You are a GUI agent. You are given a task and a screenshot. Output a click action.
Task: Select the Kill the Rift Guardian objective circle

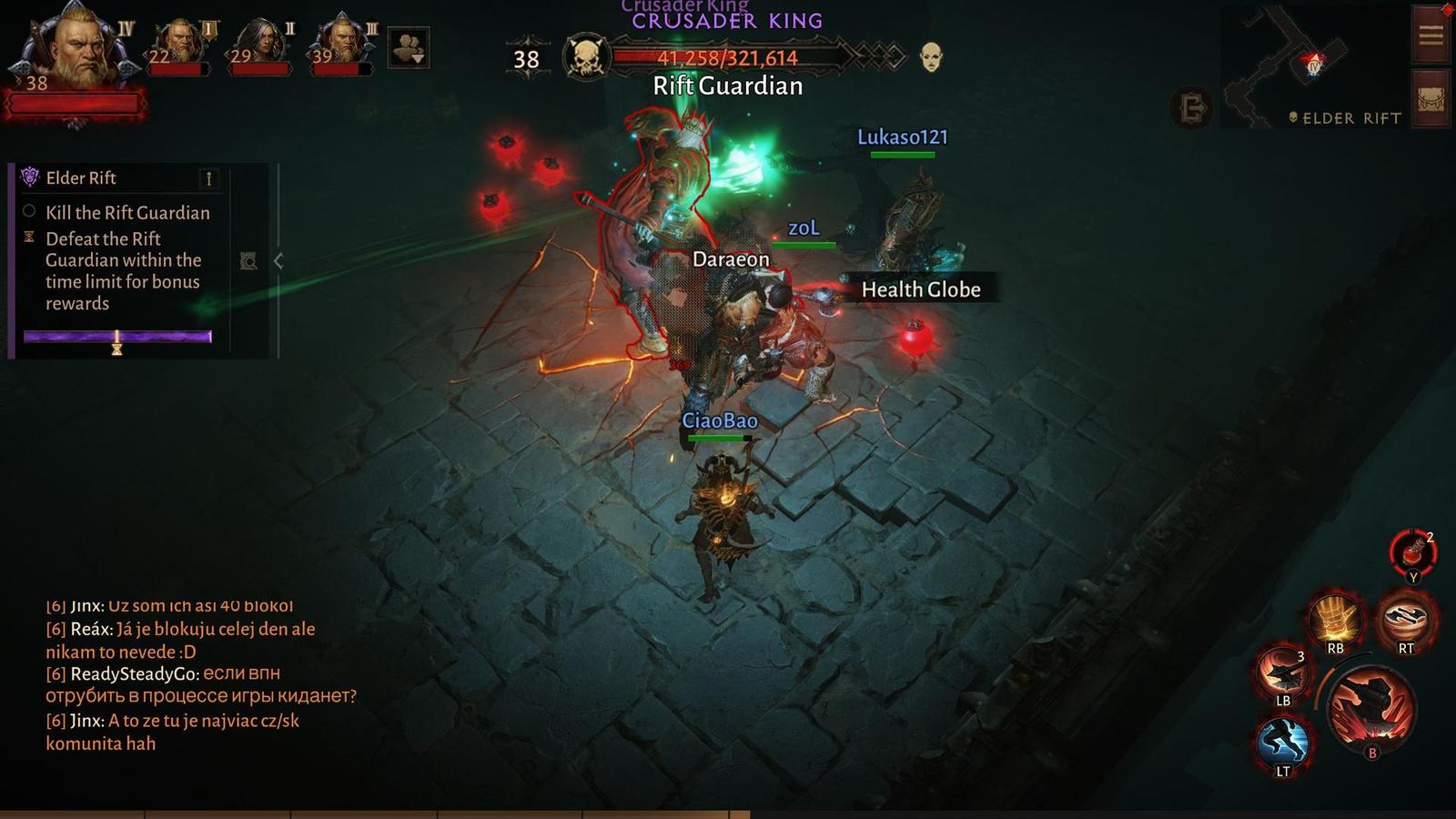pos(29,212)
